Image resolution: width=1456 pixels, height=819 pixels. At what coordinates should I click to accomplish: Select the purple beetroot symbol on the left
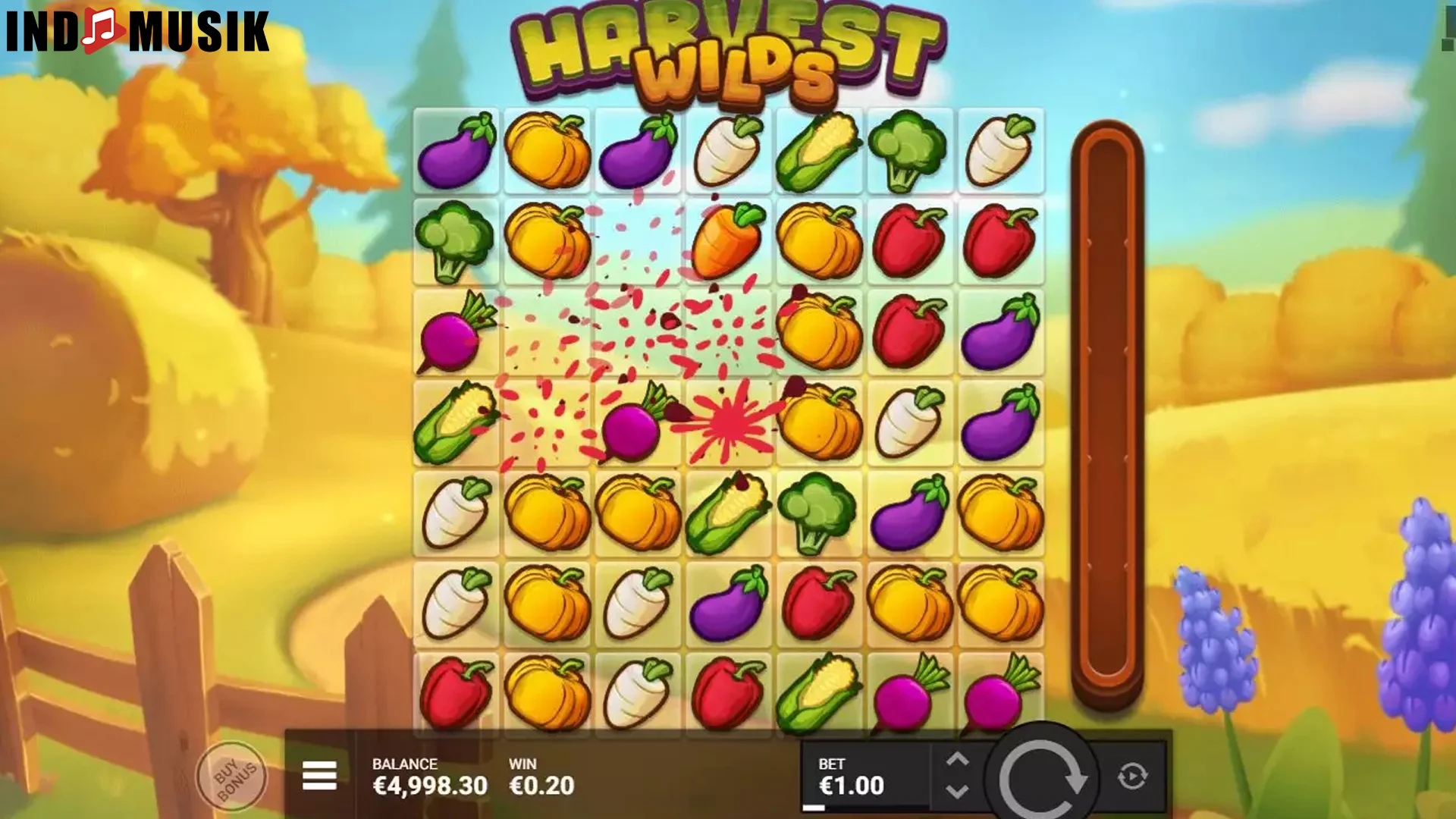pos(456,332)
